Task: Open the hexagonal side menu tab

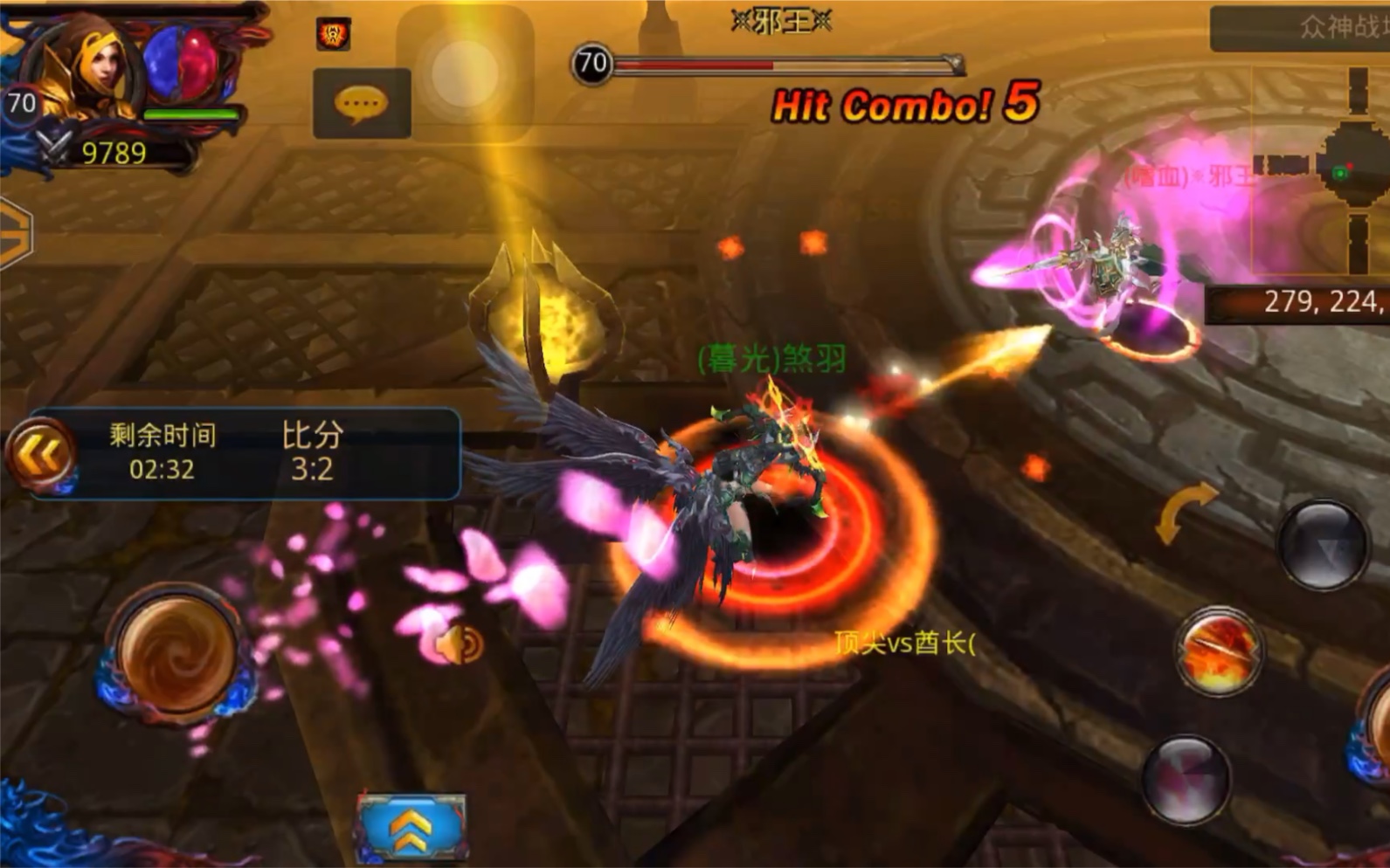Action: 15,234
